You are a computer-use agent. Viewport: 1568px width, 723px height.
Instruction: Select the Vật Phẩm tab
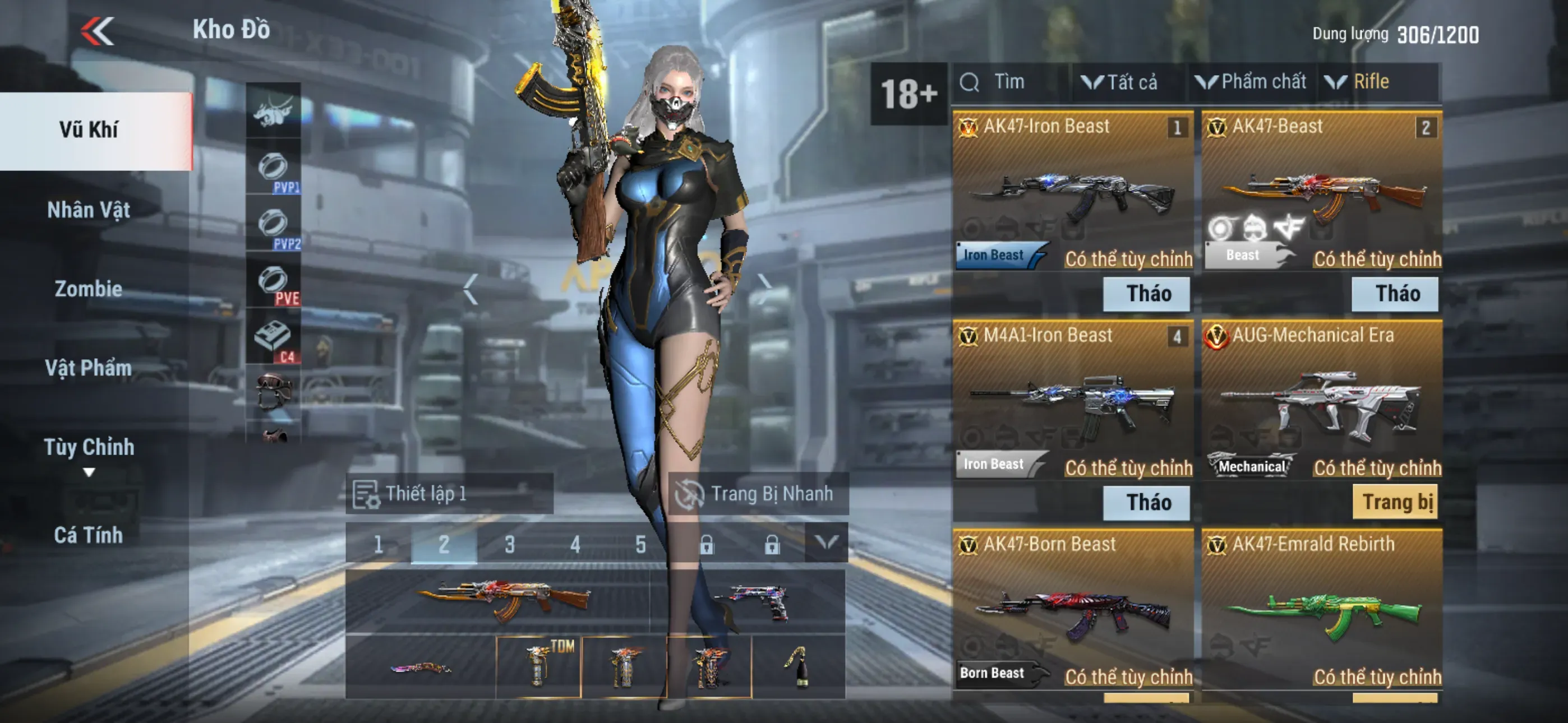coord(89,368)
